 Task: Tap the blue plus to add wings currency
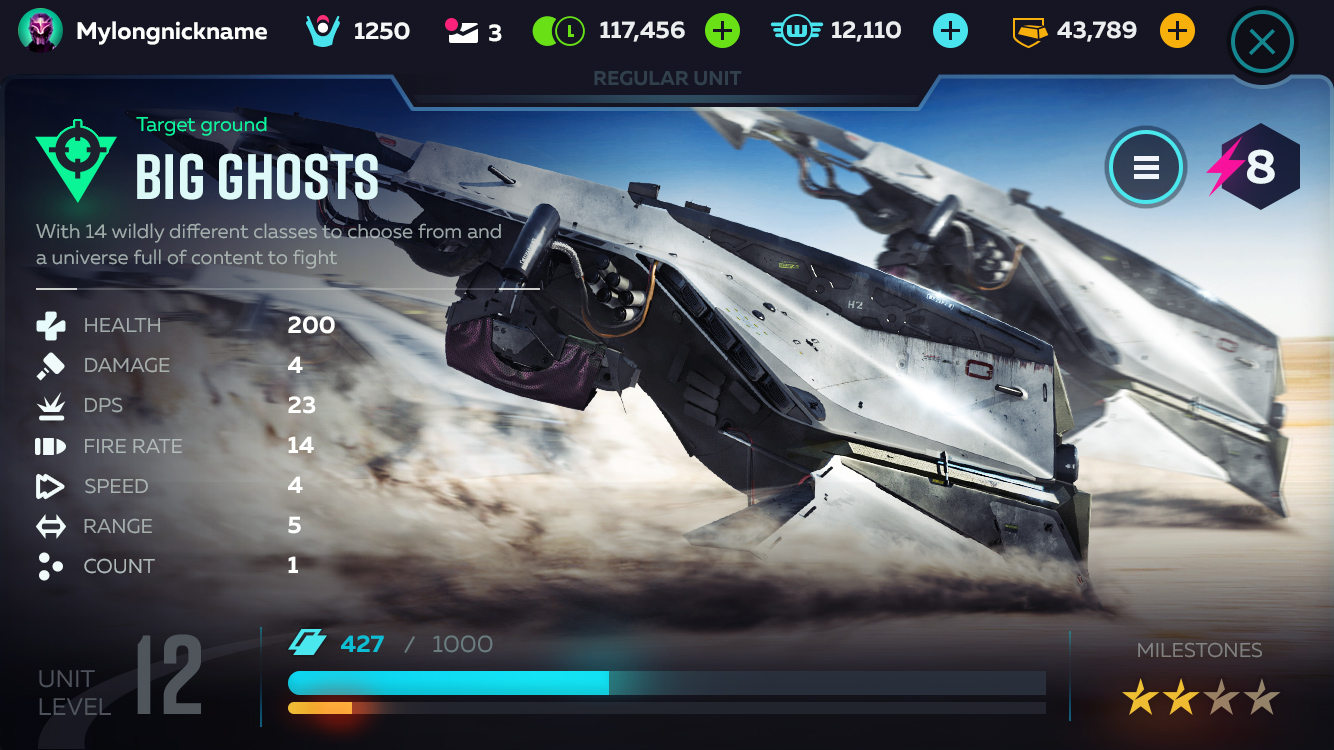pos(950,31)
